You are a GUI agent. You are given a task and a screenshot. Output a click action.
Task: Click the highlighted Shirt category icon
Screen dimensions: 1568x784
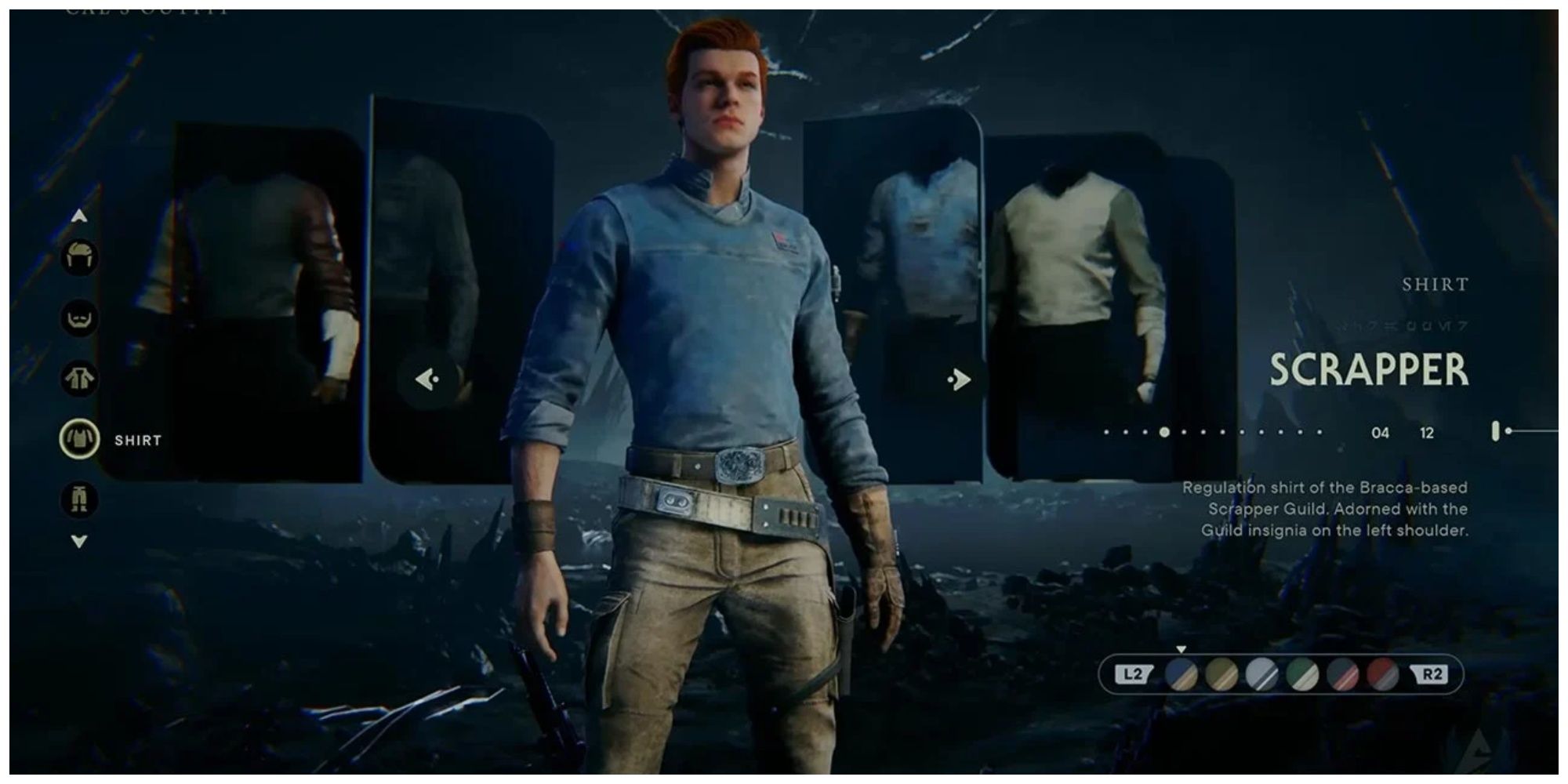(78, 440)
